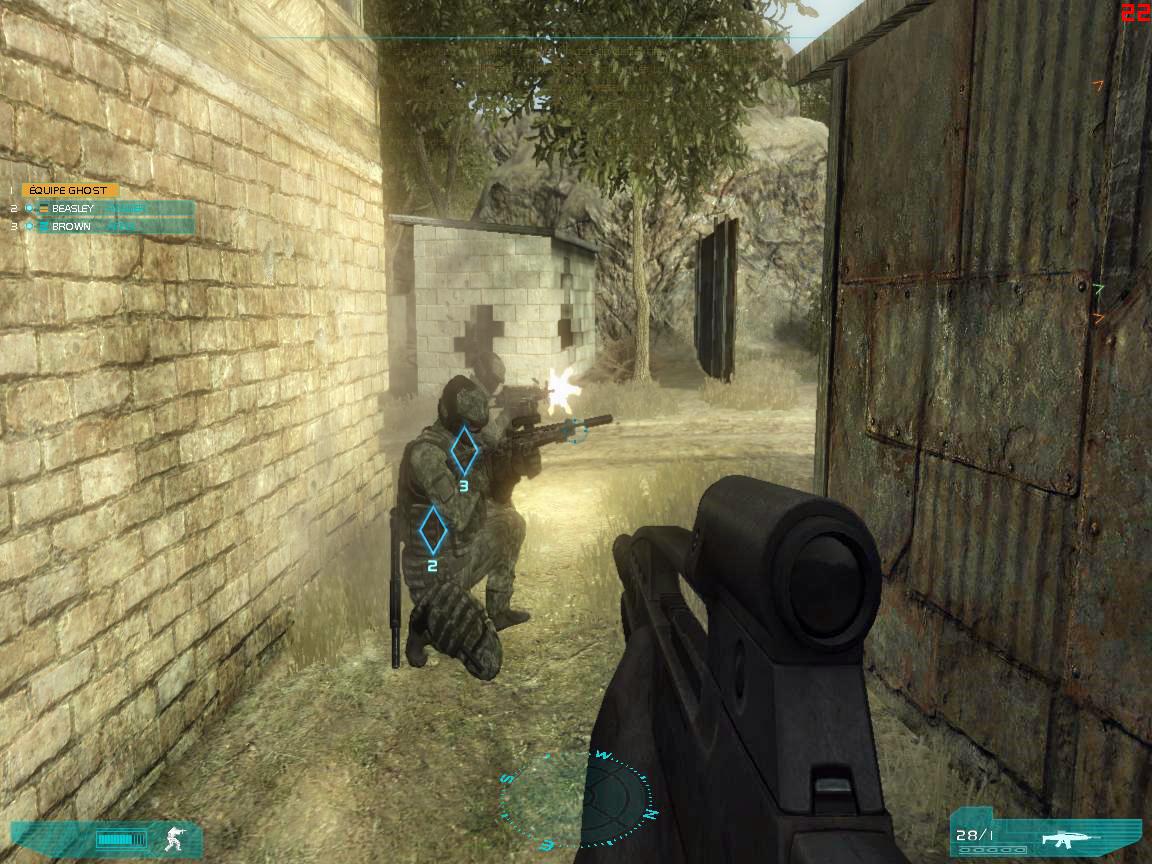
Task: Click the compass radar dial
Action: point(578,800)
